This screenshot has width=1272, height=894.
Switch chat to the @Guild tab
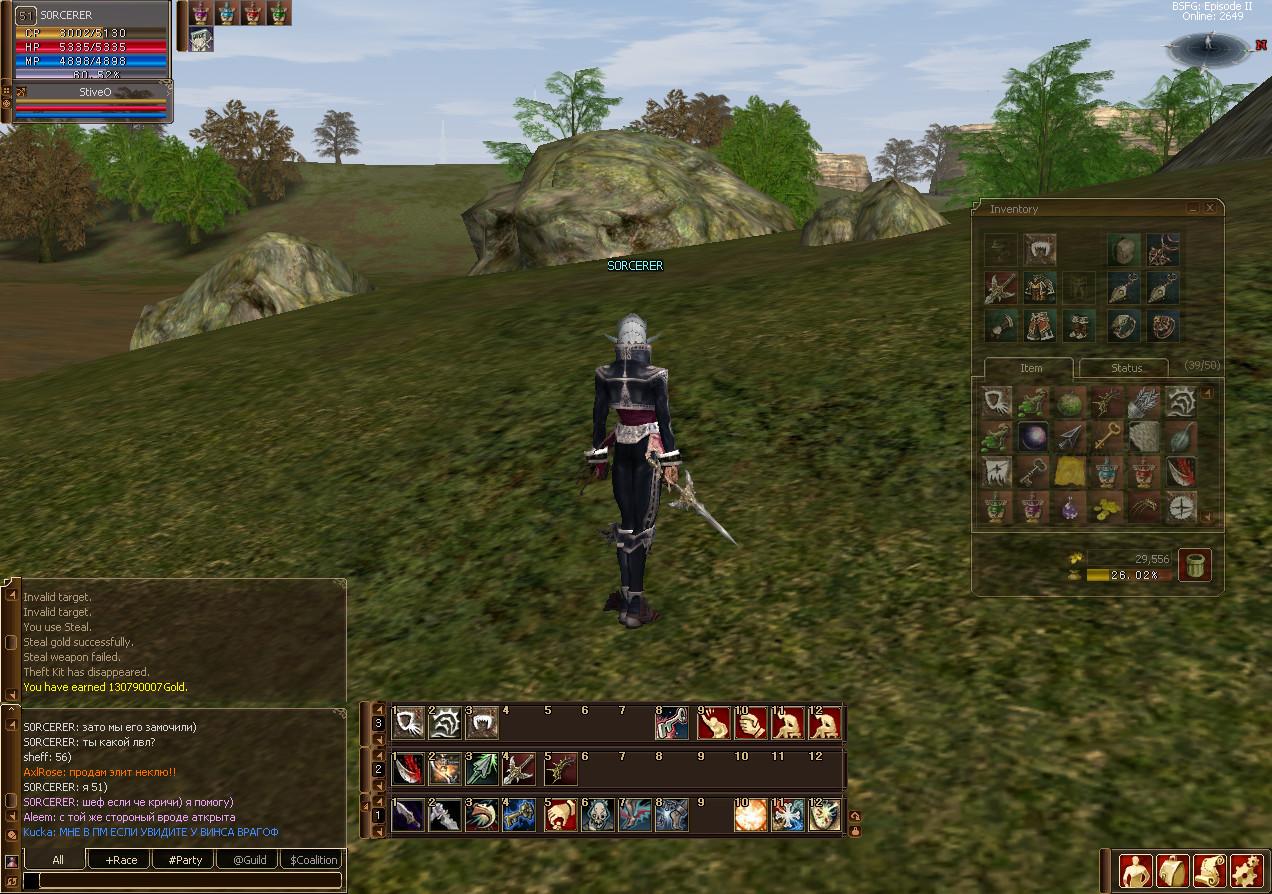[249, 859]
